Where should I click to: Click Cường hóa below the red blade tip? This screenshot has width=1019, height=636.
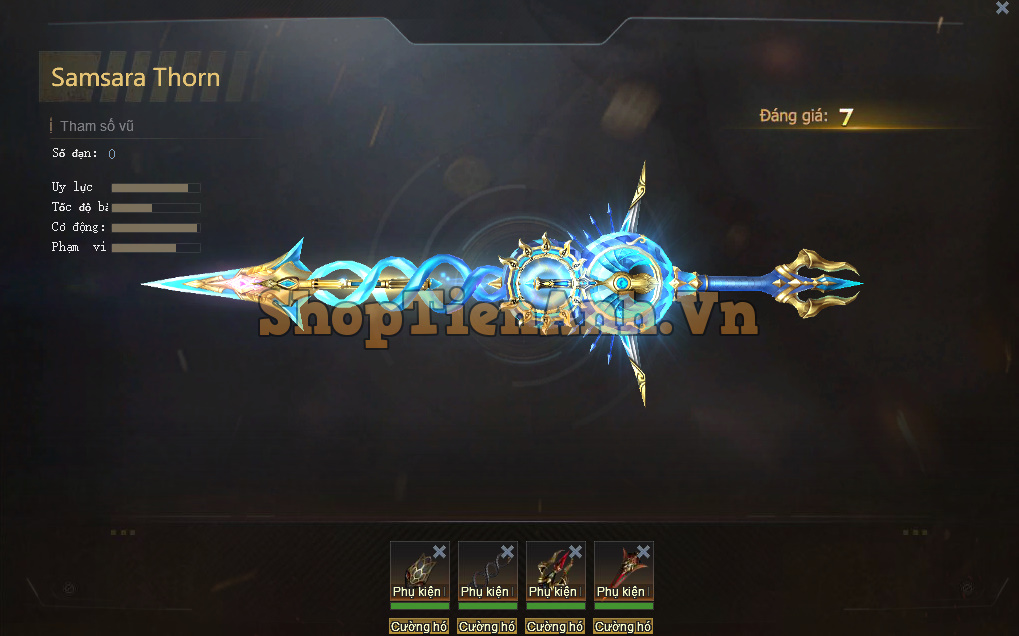tap(623, 627)
